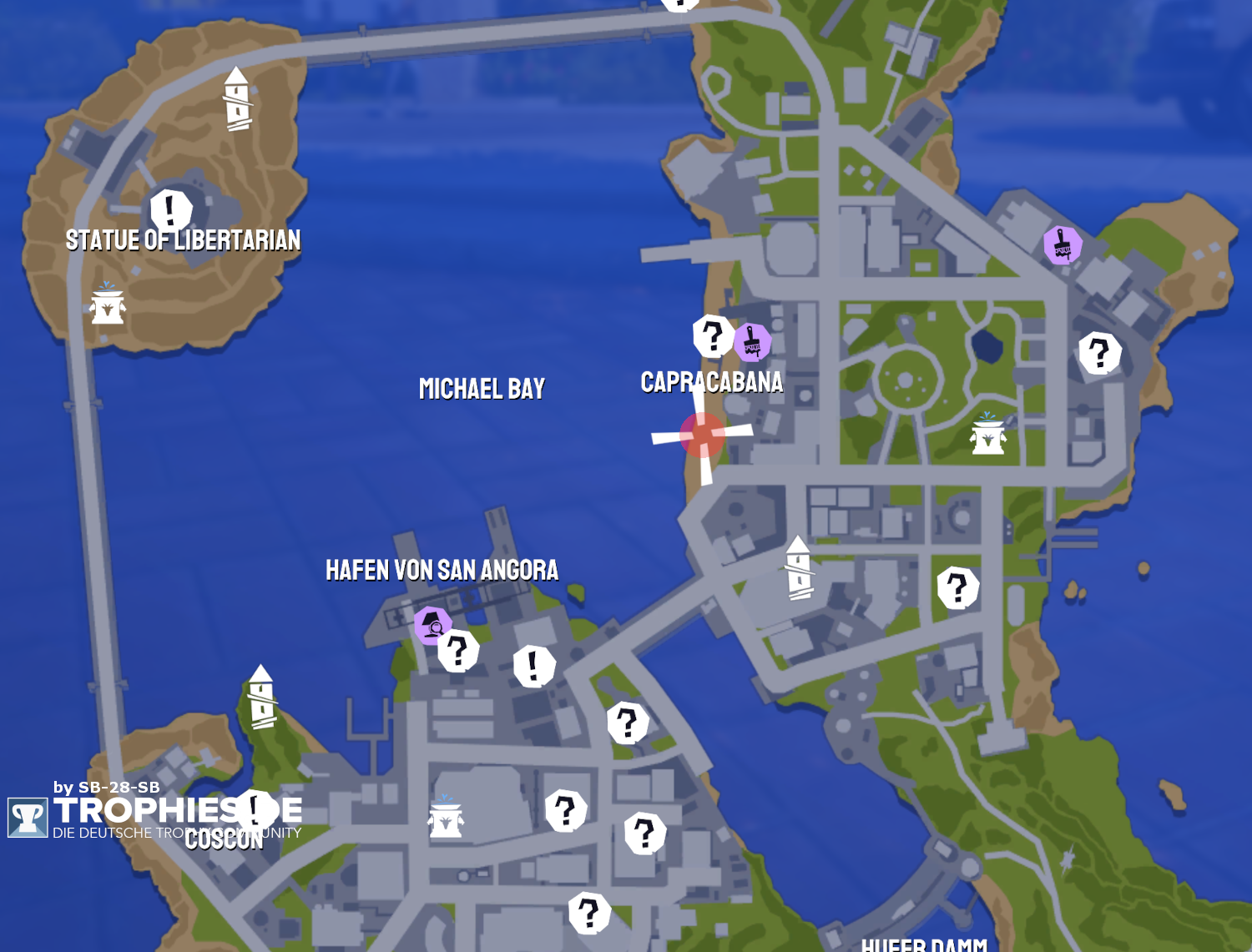This screenshot has height=952, width=1252.
Task: Choose the fountain marker below the Statue of Libertarian label
Action: 108,304
